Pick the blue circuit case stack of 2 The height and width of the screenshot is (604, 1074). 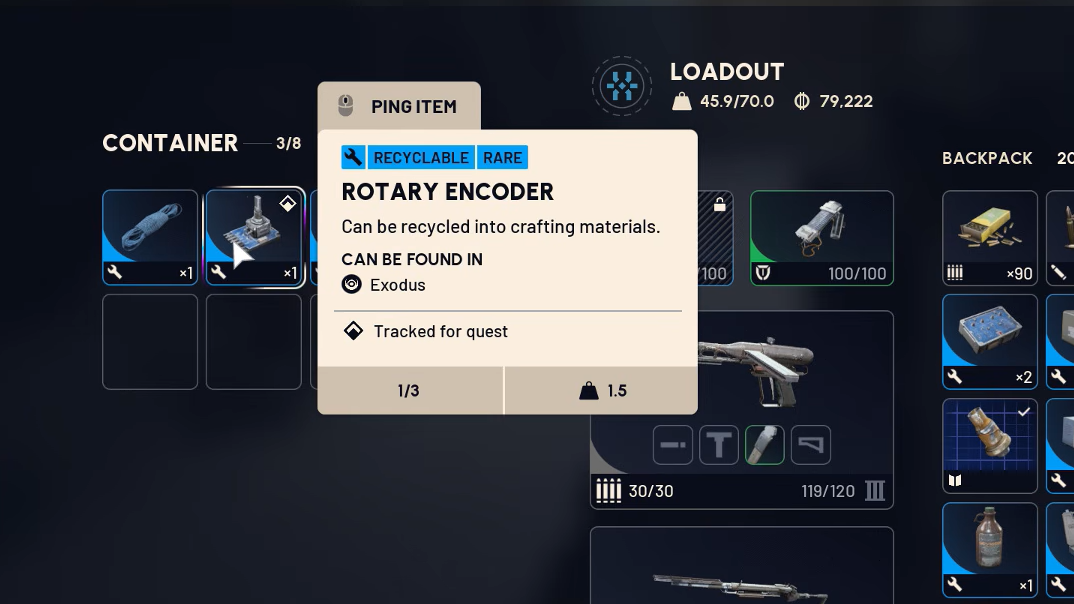[x=989, y=340]
